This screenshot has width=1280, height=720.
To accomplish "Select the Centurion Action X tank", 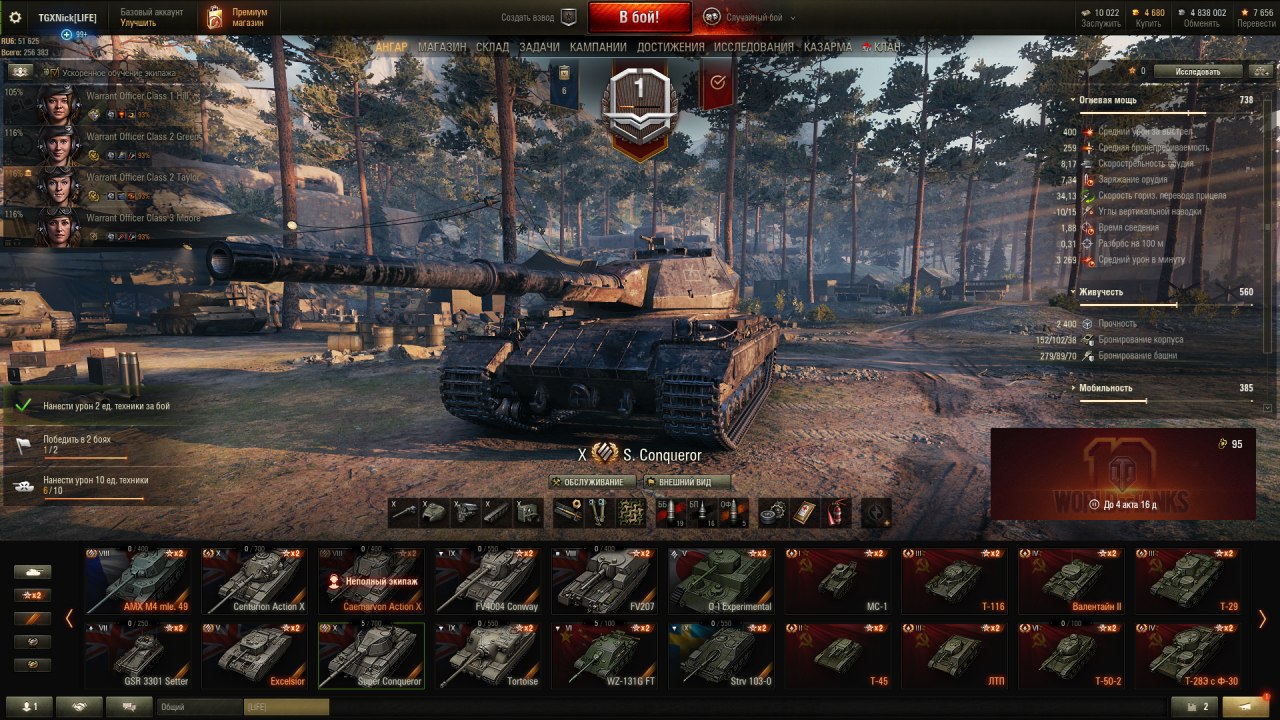I will point(254,581).
